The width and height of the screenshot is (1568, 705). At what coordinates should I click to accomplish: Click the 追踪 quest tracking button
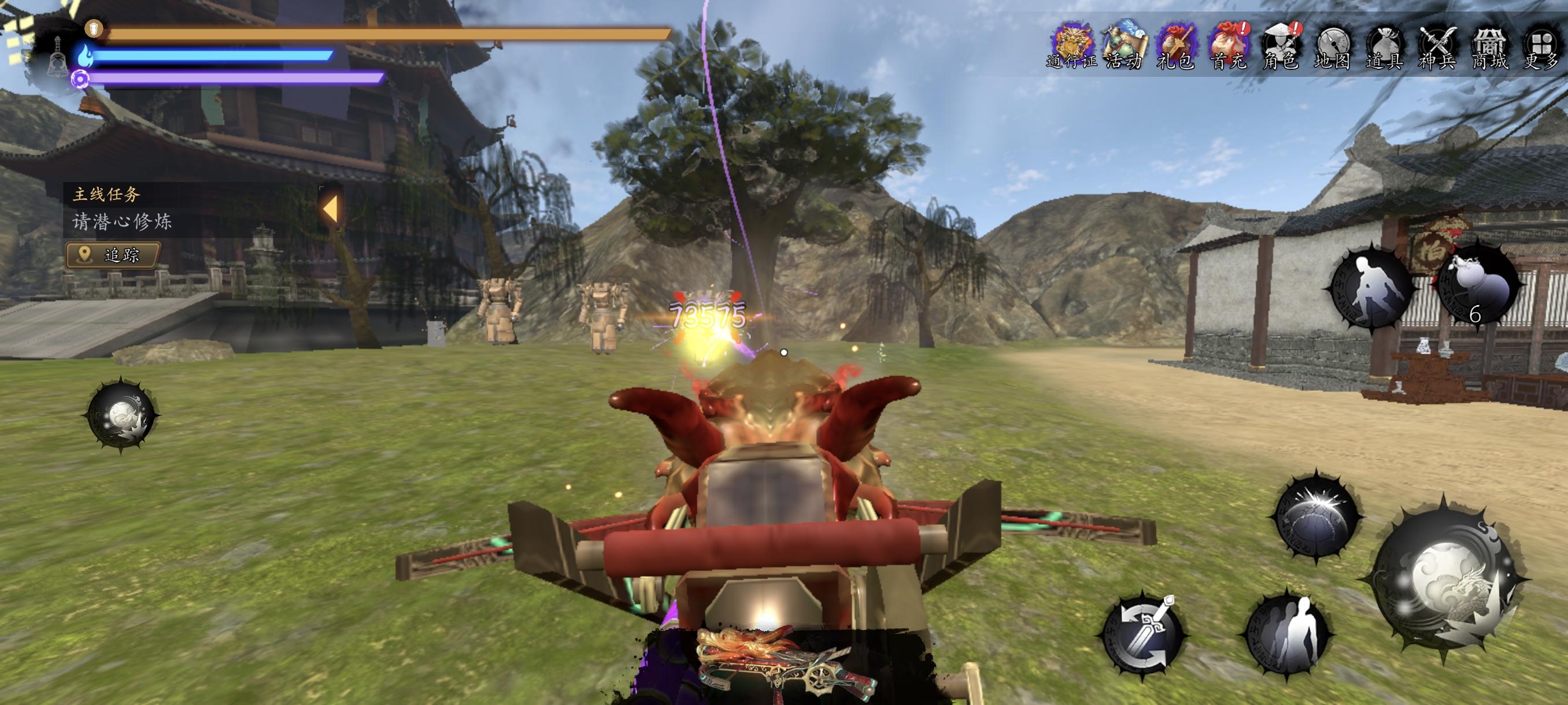[x=113, y=255]
